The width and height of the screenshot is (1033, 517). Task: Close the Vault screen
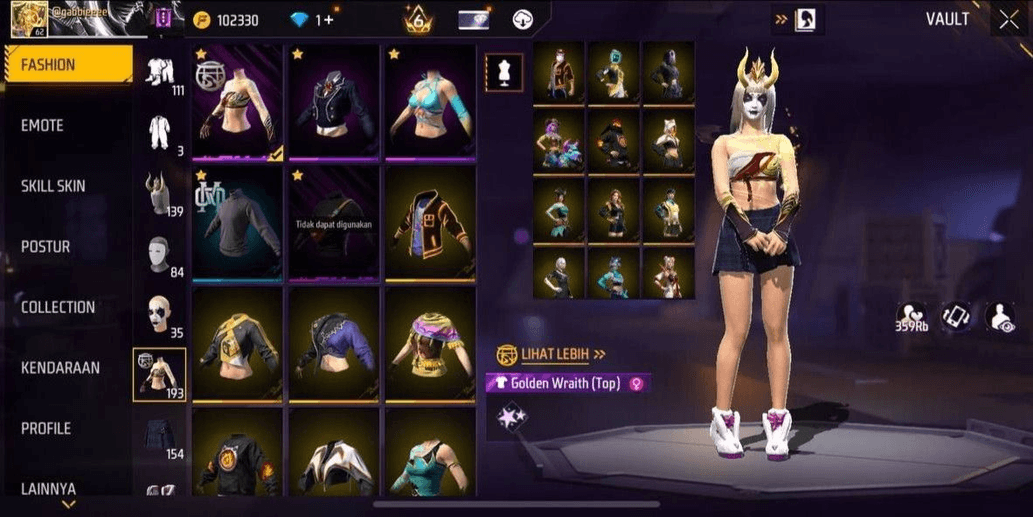1007,20
